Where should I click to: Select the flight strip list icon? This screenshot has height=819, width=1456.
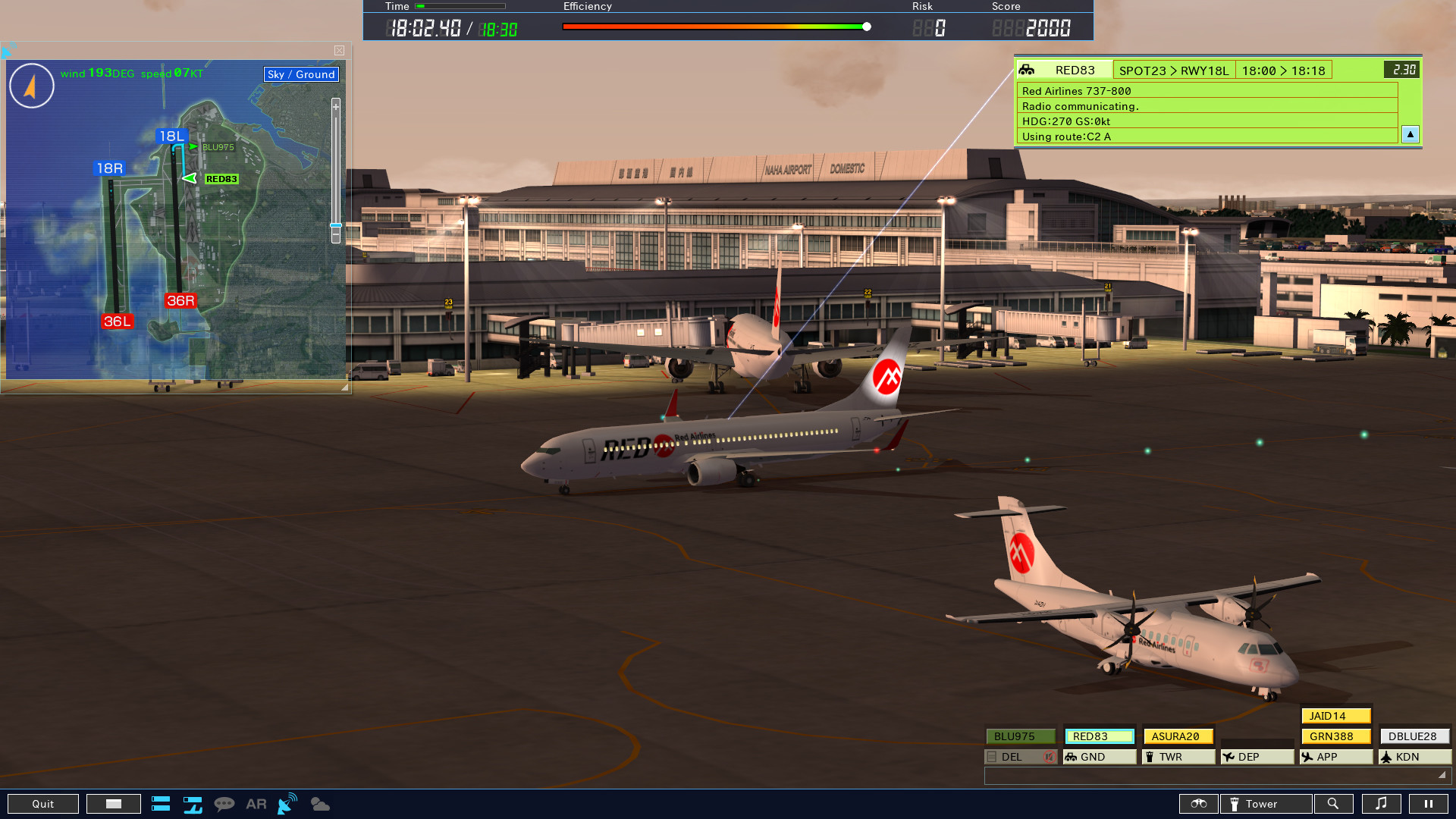[x=161, y=803]
